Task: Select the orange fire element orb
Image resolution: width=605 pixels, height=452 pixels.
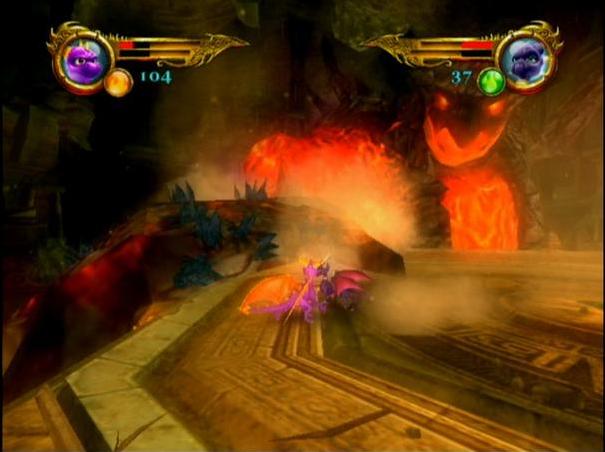Action: 118,81
